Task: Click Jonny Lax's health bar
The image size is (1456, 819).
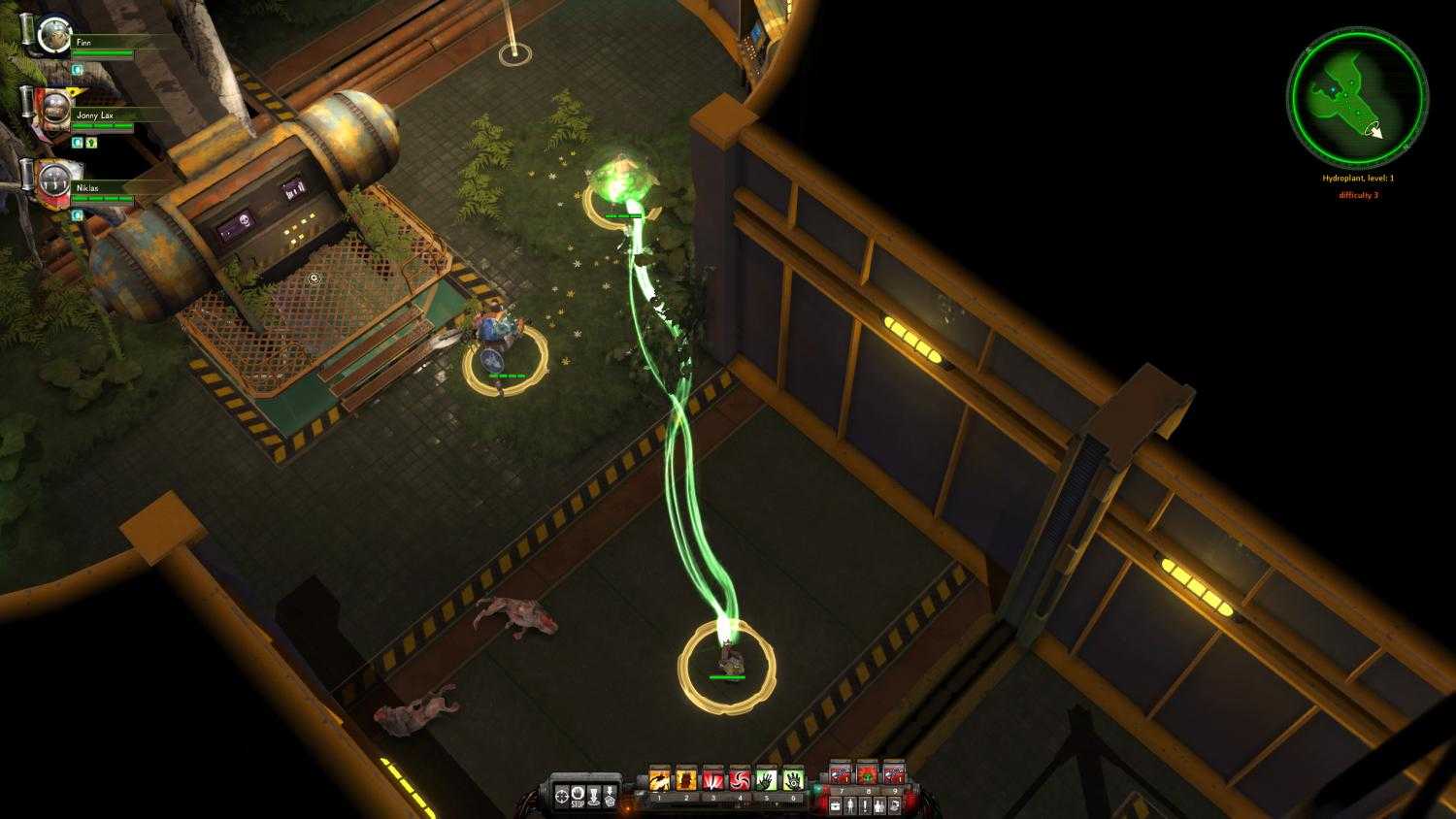Action: (x=102, y=127)
